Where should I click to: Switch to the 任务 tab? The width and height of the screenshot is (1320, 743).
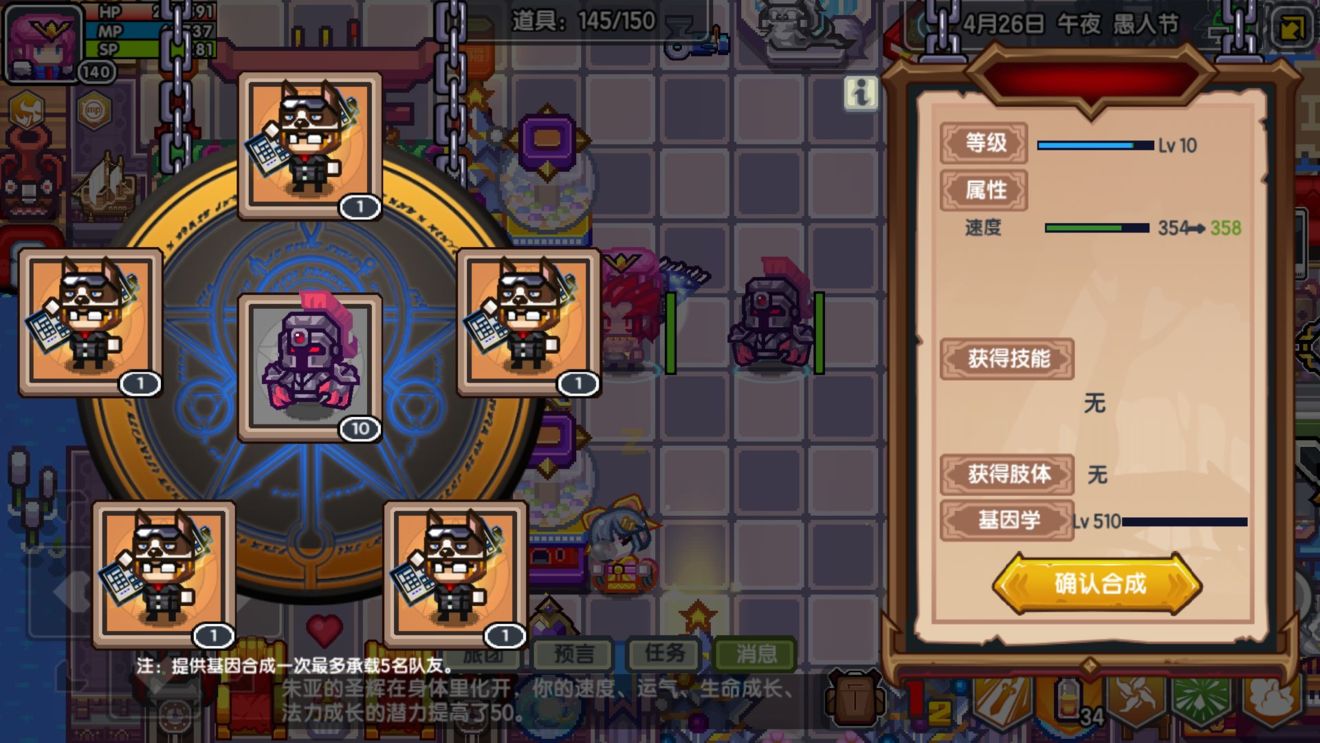666,657
